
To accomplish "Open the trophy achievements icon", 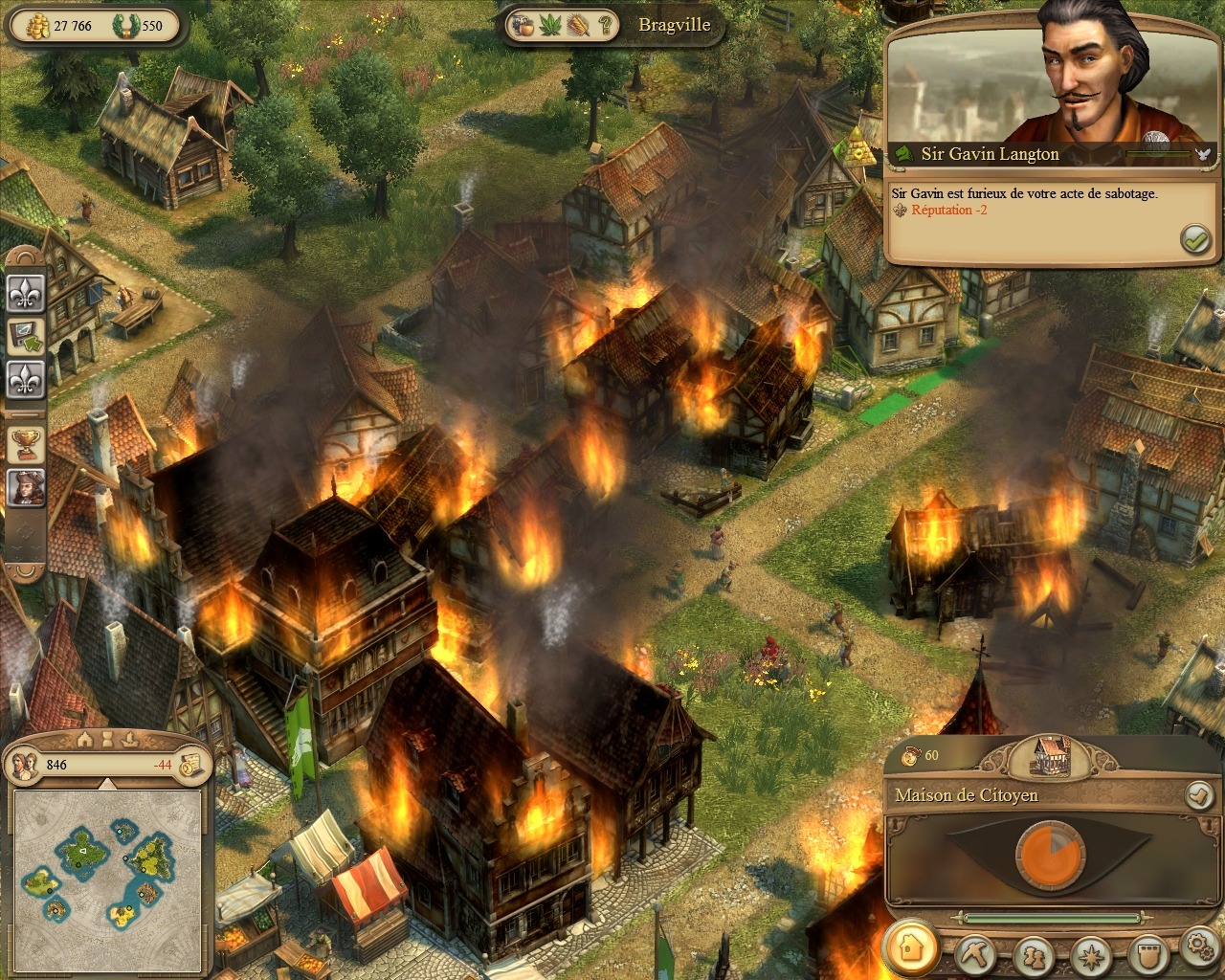I will click(x=26, y=443).
